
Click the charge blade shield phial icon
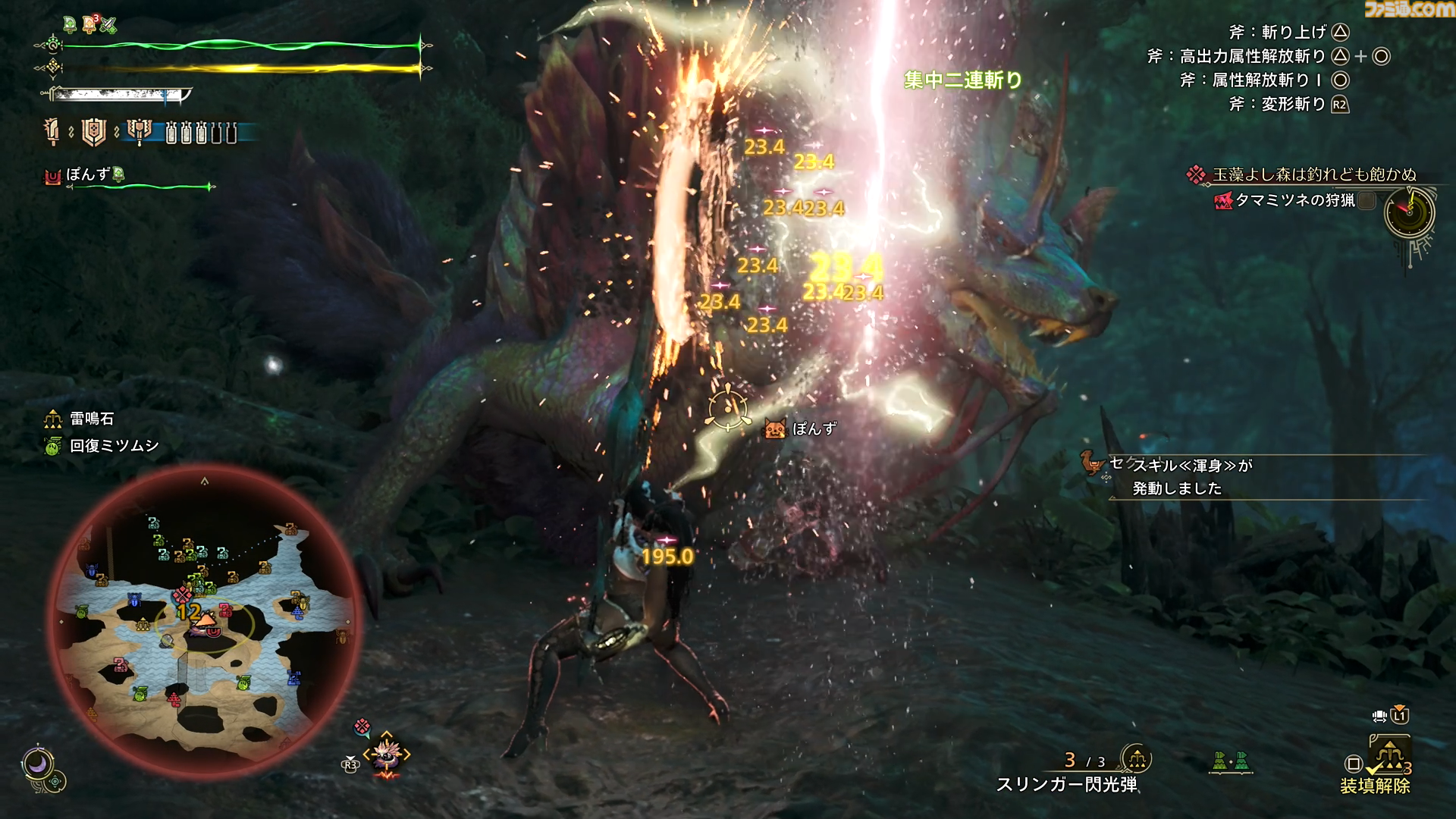pos(93,132)
